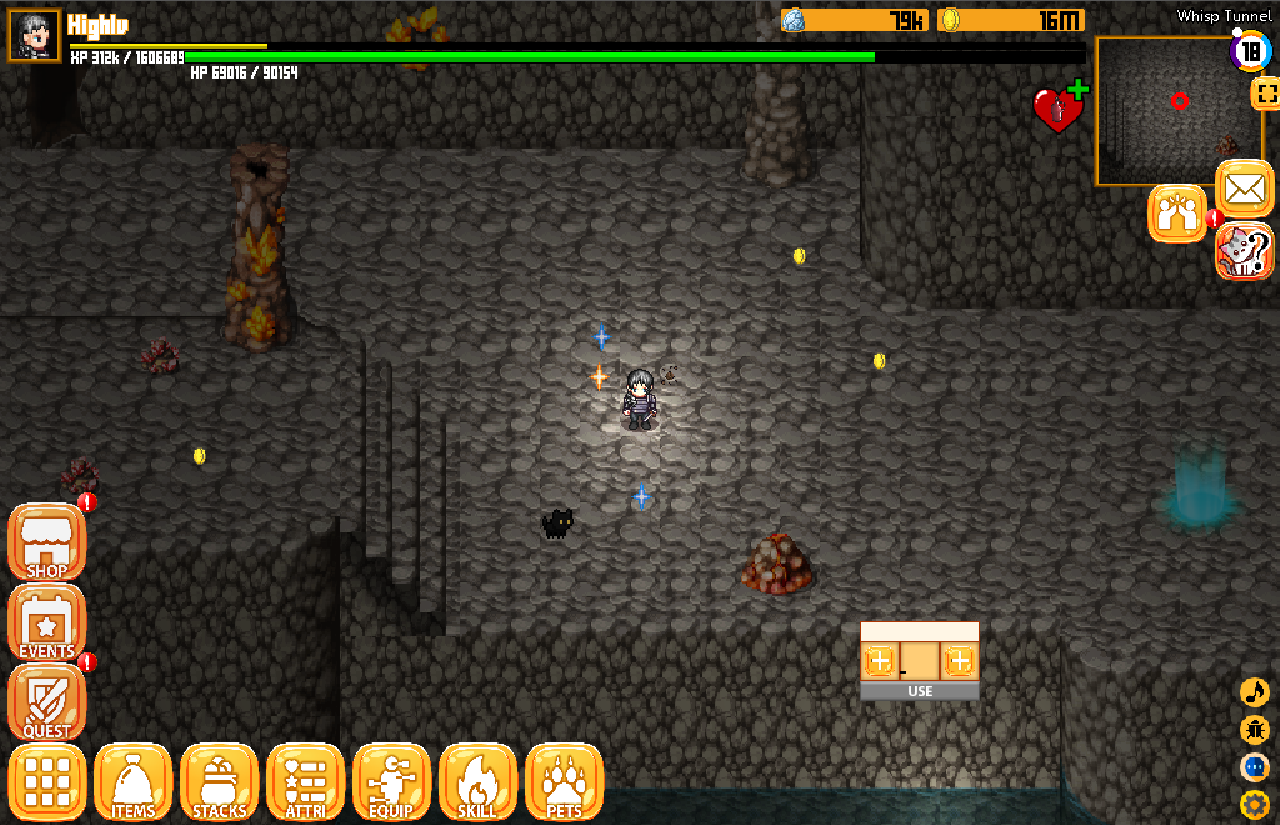Image resolution: width=1280 pixels, height=825 pixels.
Task: Open the mail envelope inbox
Action: [x=1244, y=187]
